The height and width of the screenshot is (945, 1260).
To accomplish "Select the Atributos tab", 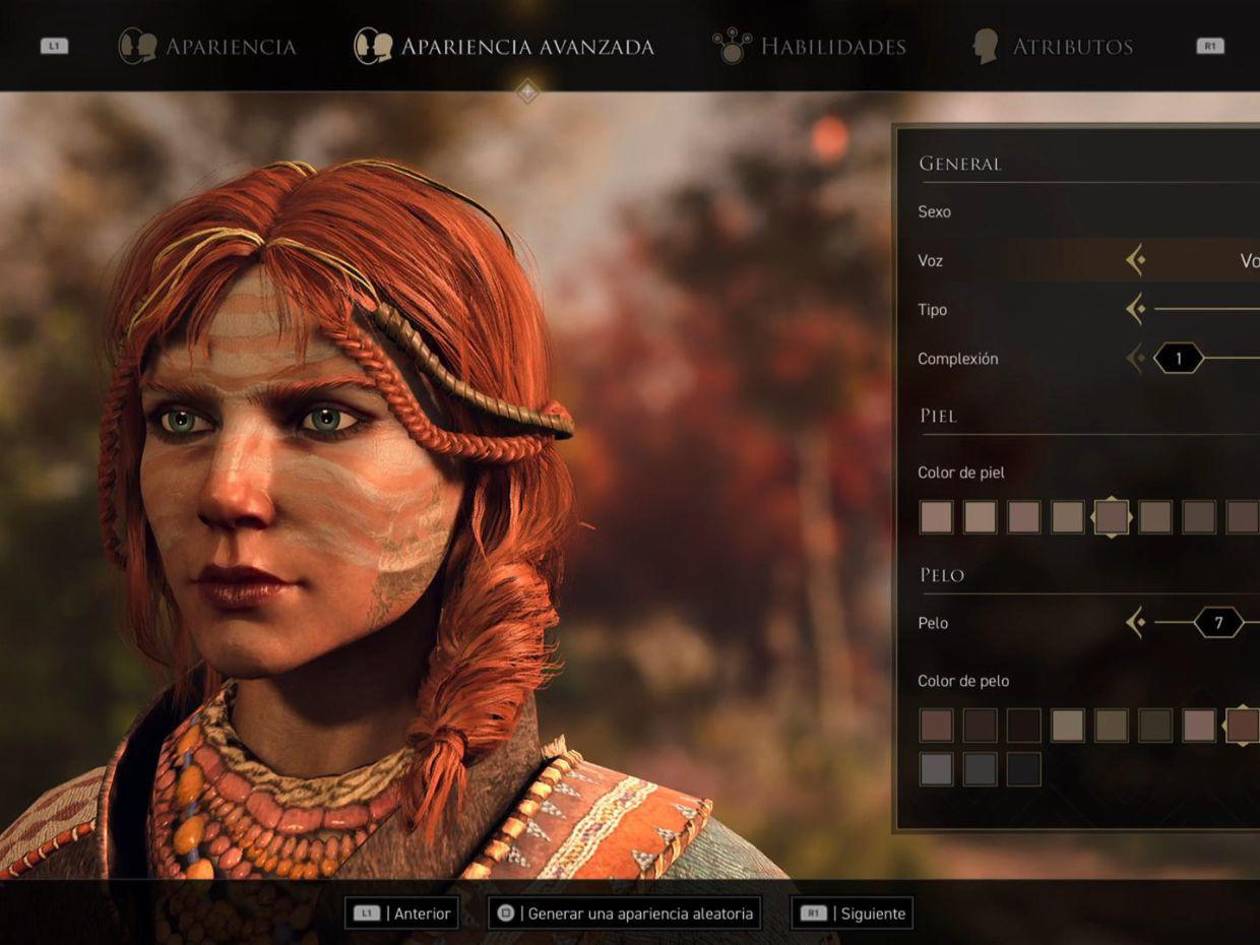I will (1052, 46).
